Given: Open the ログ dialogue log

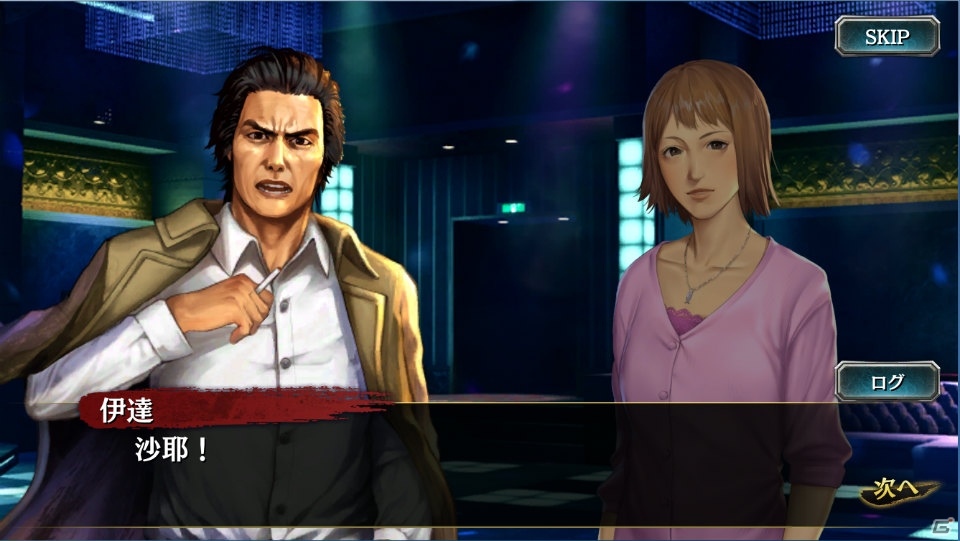Looking at the screenshot, I should [887, 381].
